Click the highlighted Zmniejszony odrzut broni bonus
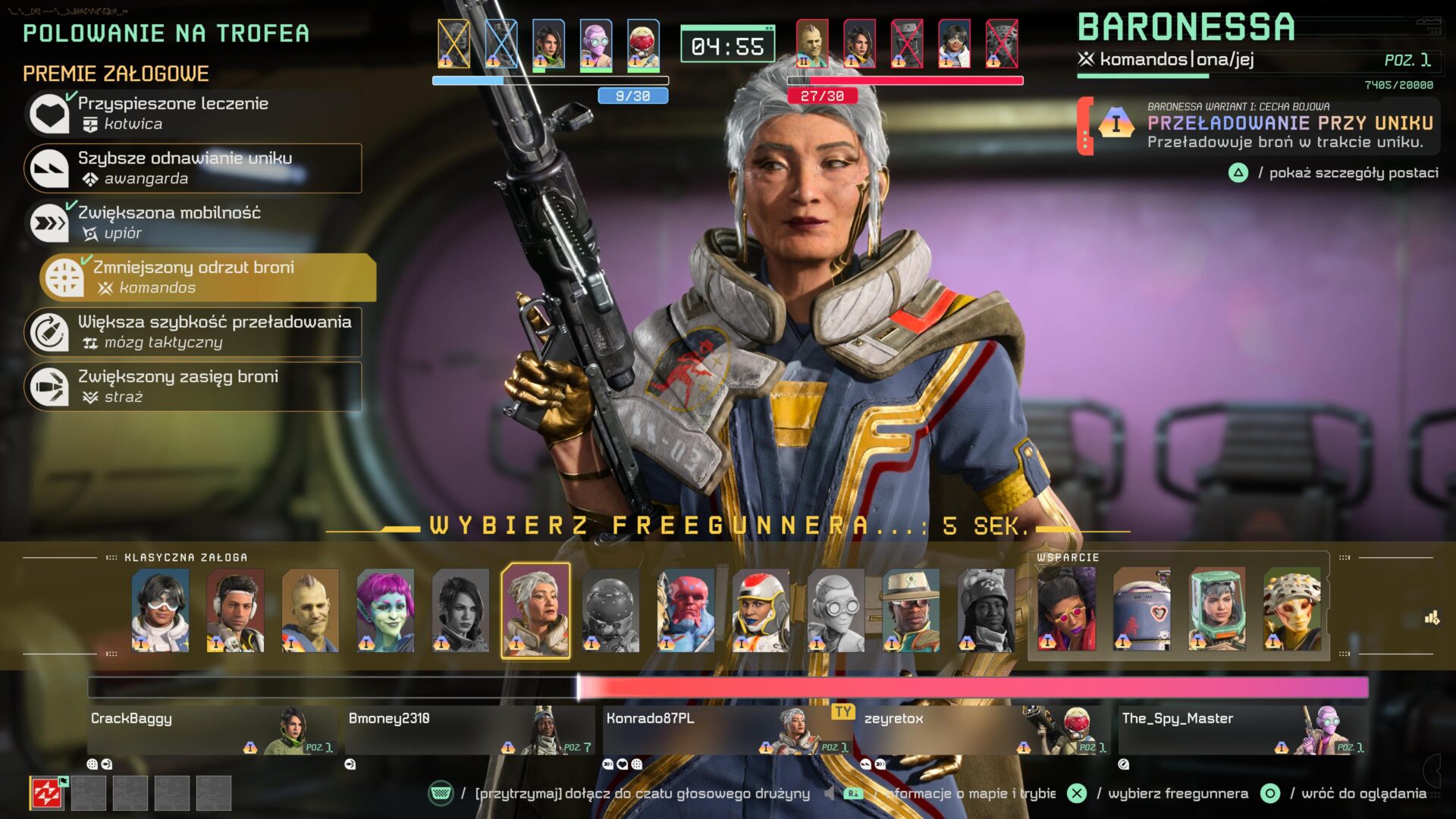 (208, 278)
